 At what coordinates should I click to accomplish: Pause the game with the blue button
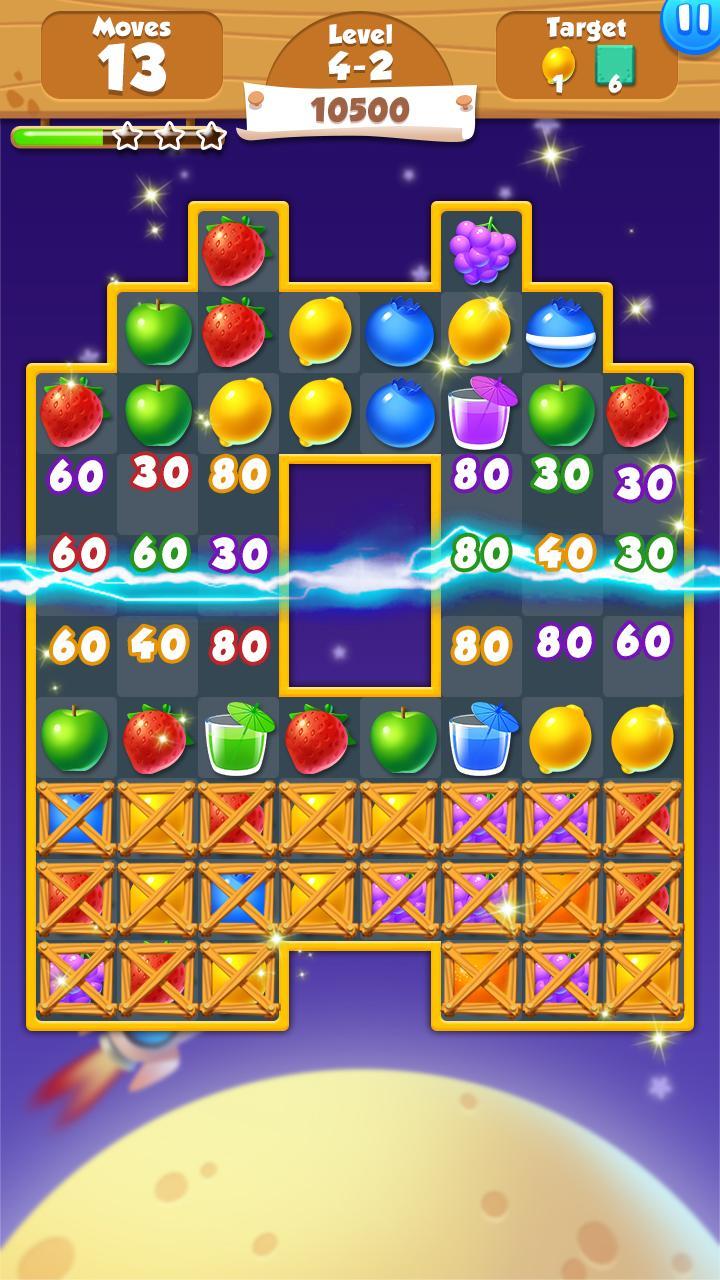tap(690, 20)
